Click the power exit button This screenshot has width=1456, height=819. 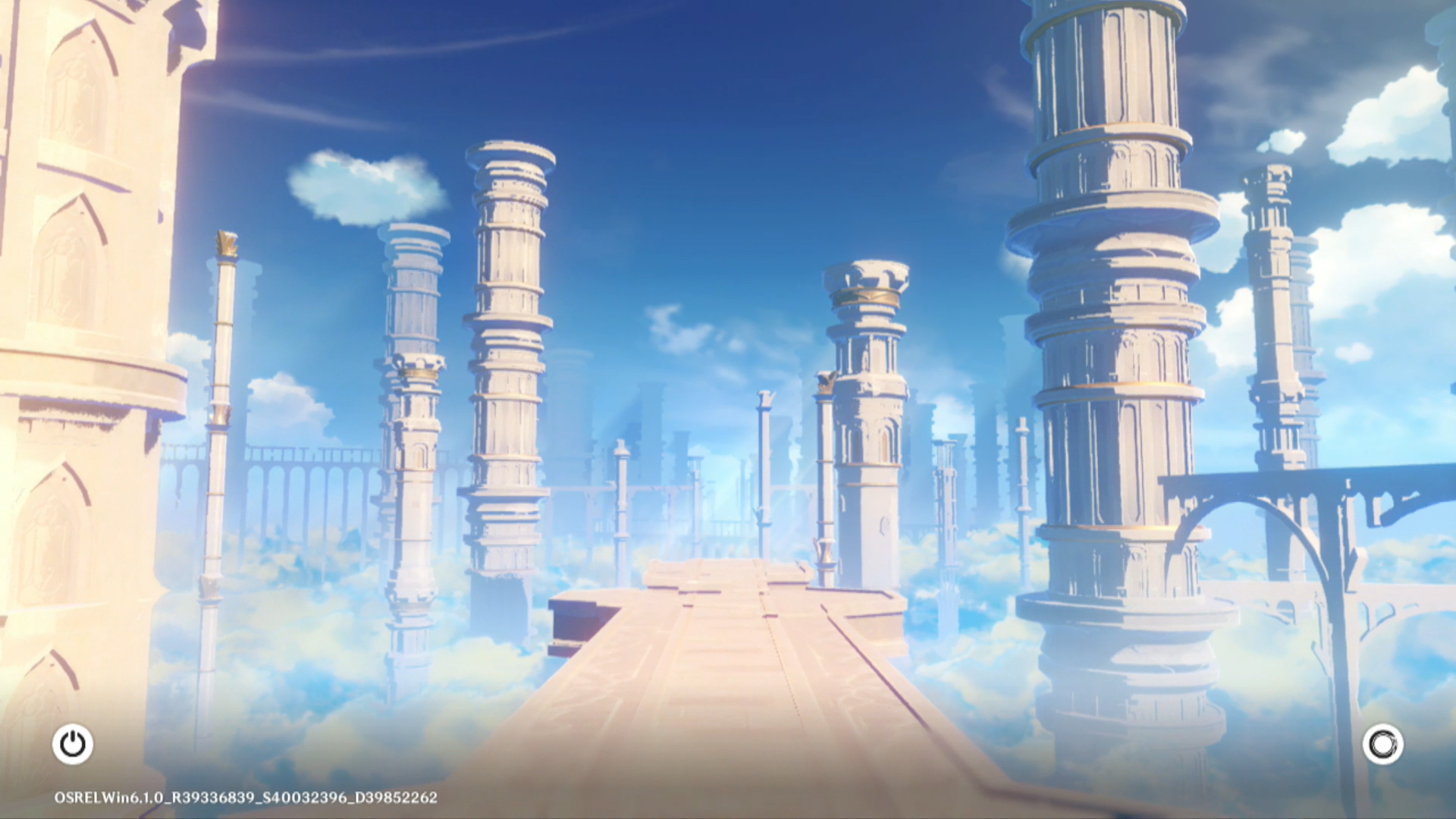[x=73, y=744]
